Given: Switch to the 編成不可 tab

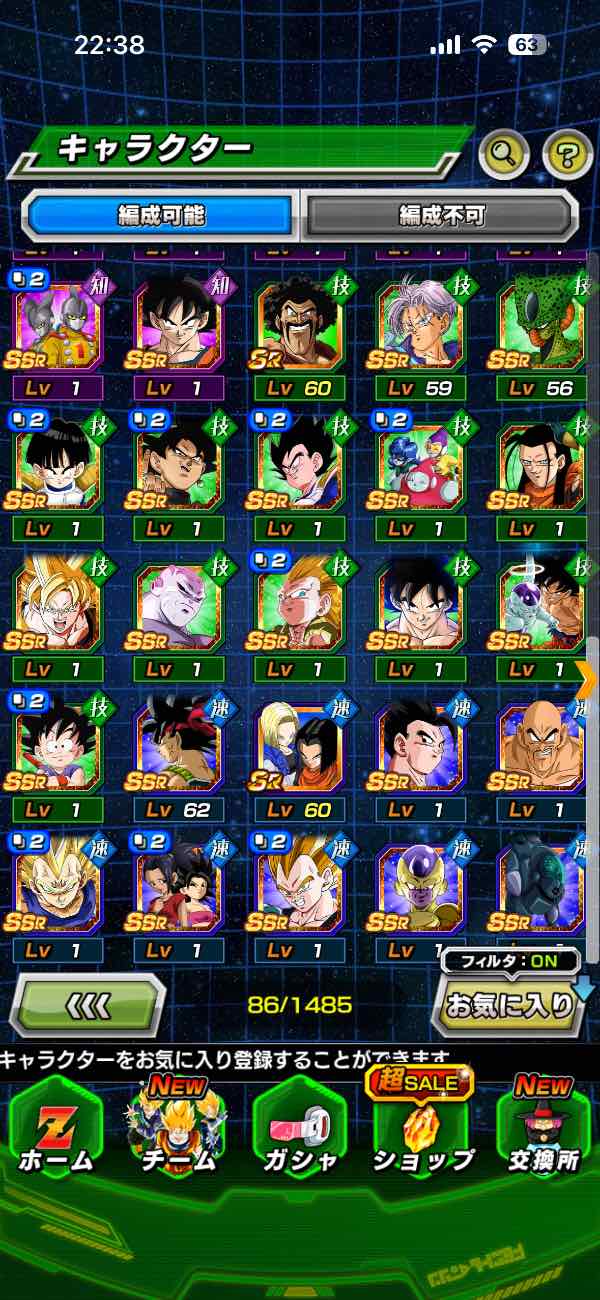Looking at the screenshot, I should point(441,215).
